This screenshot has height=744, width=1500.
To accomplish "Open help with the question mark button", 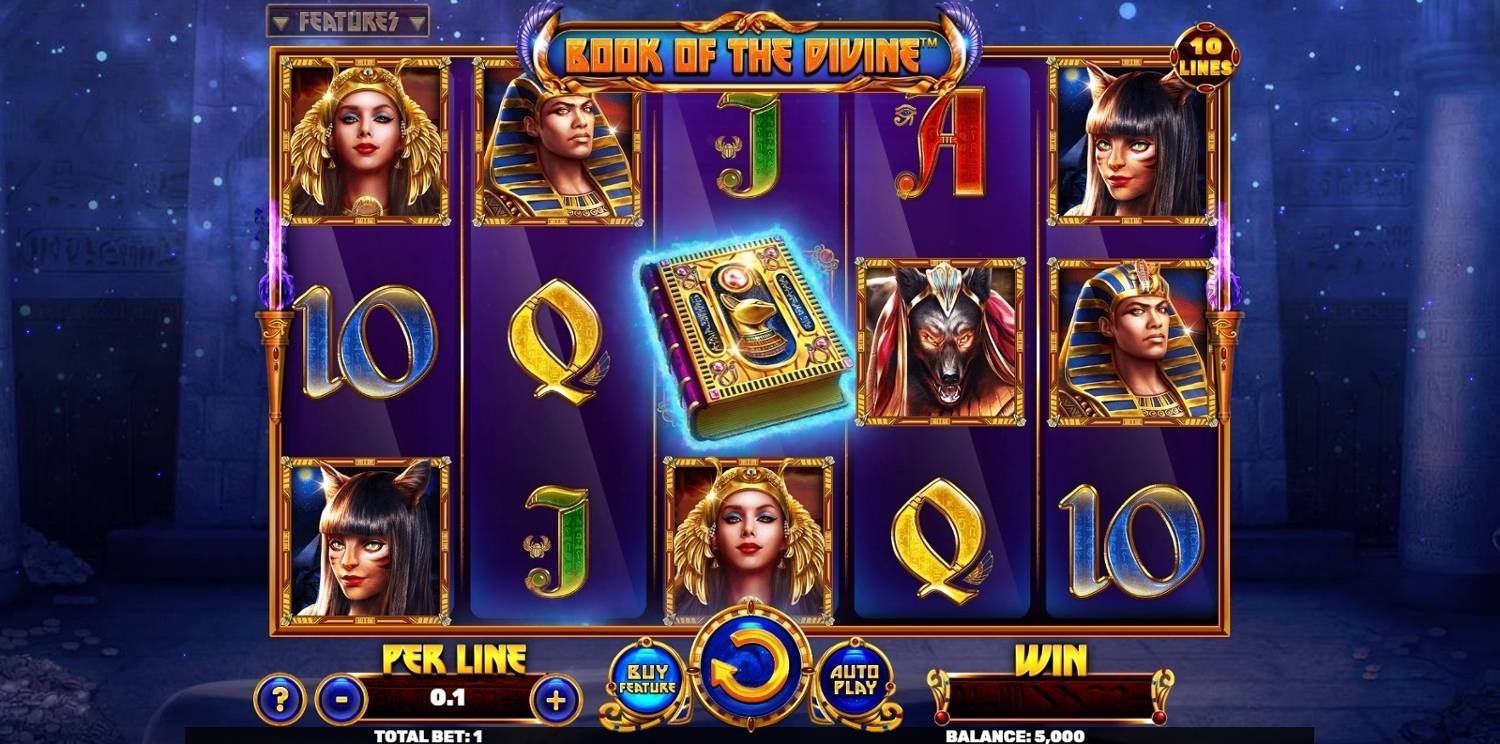I will click(x=280, y=698).
